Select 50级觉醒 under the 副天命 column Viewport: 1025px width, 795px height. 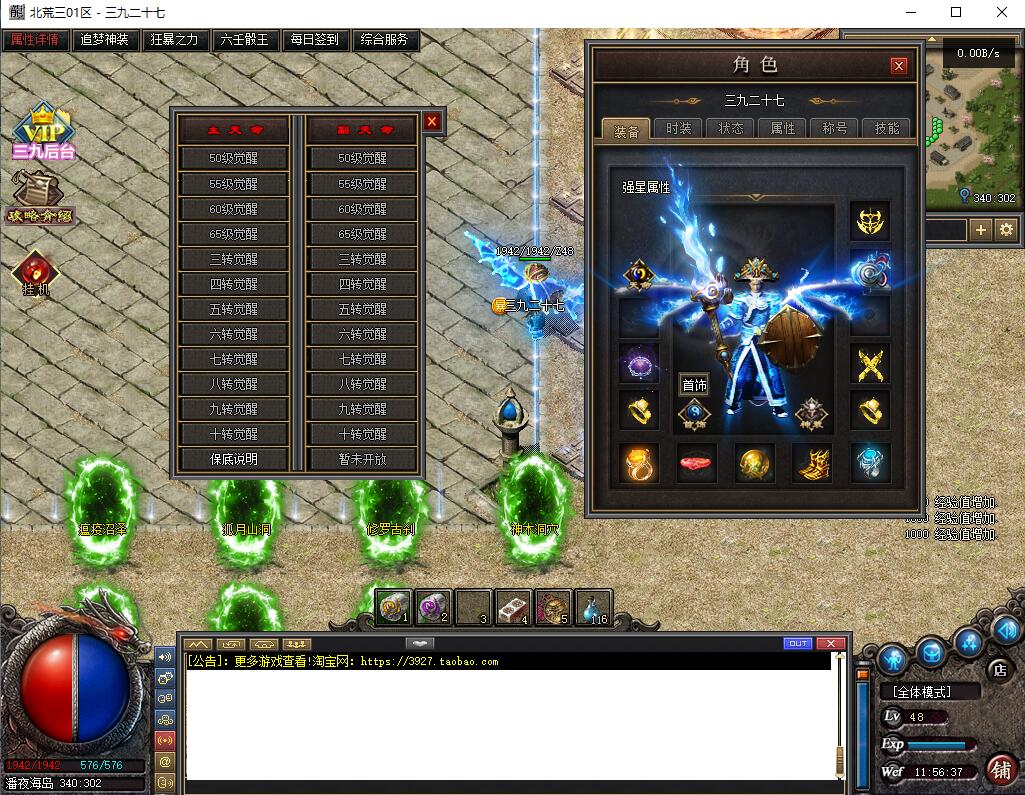coord(362,158)
